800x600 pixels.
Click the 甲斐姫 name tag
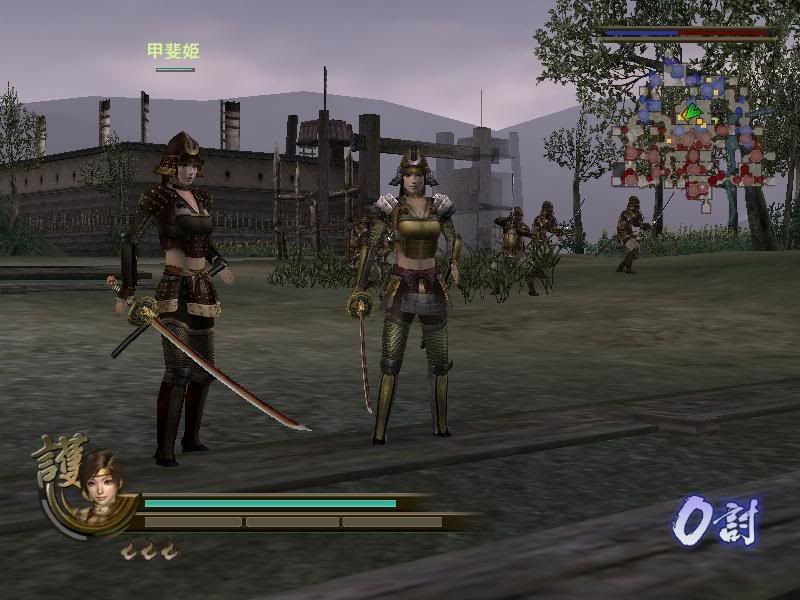click(173, 51)
